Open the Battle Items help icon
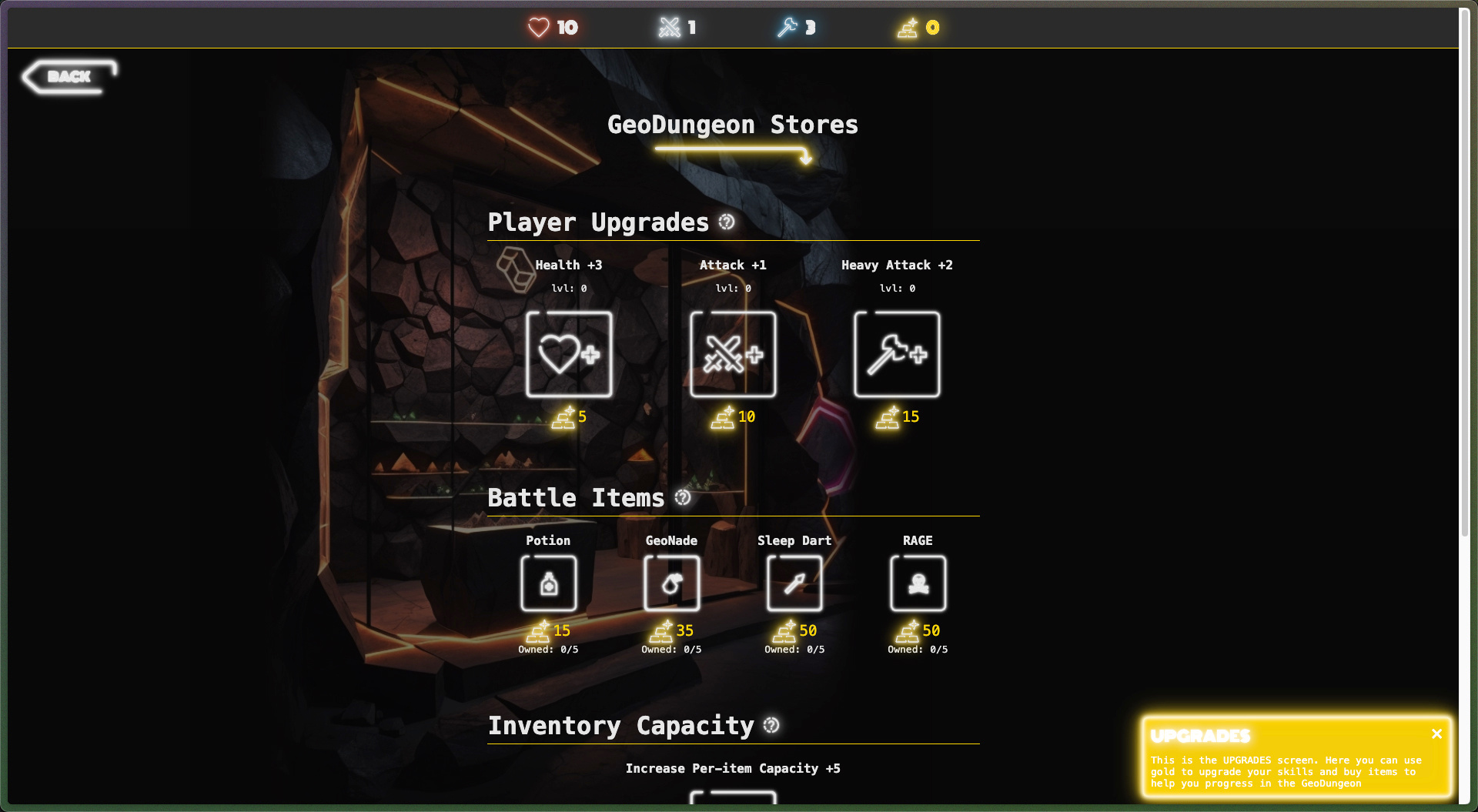 click(683, 498)
